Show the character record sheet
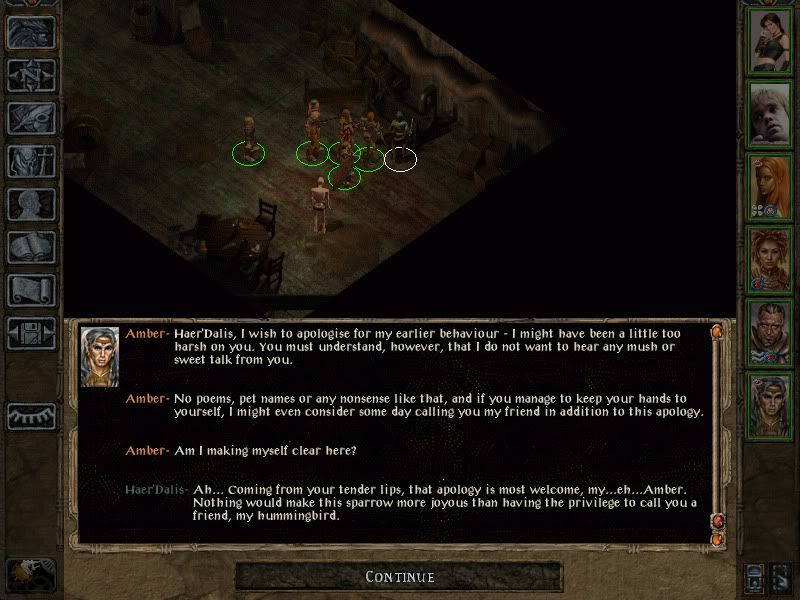The image size is (800, 600). (31, 204)
